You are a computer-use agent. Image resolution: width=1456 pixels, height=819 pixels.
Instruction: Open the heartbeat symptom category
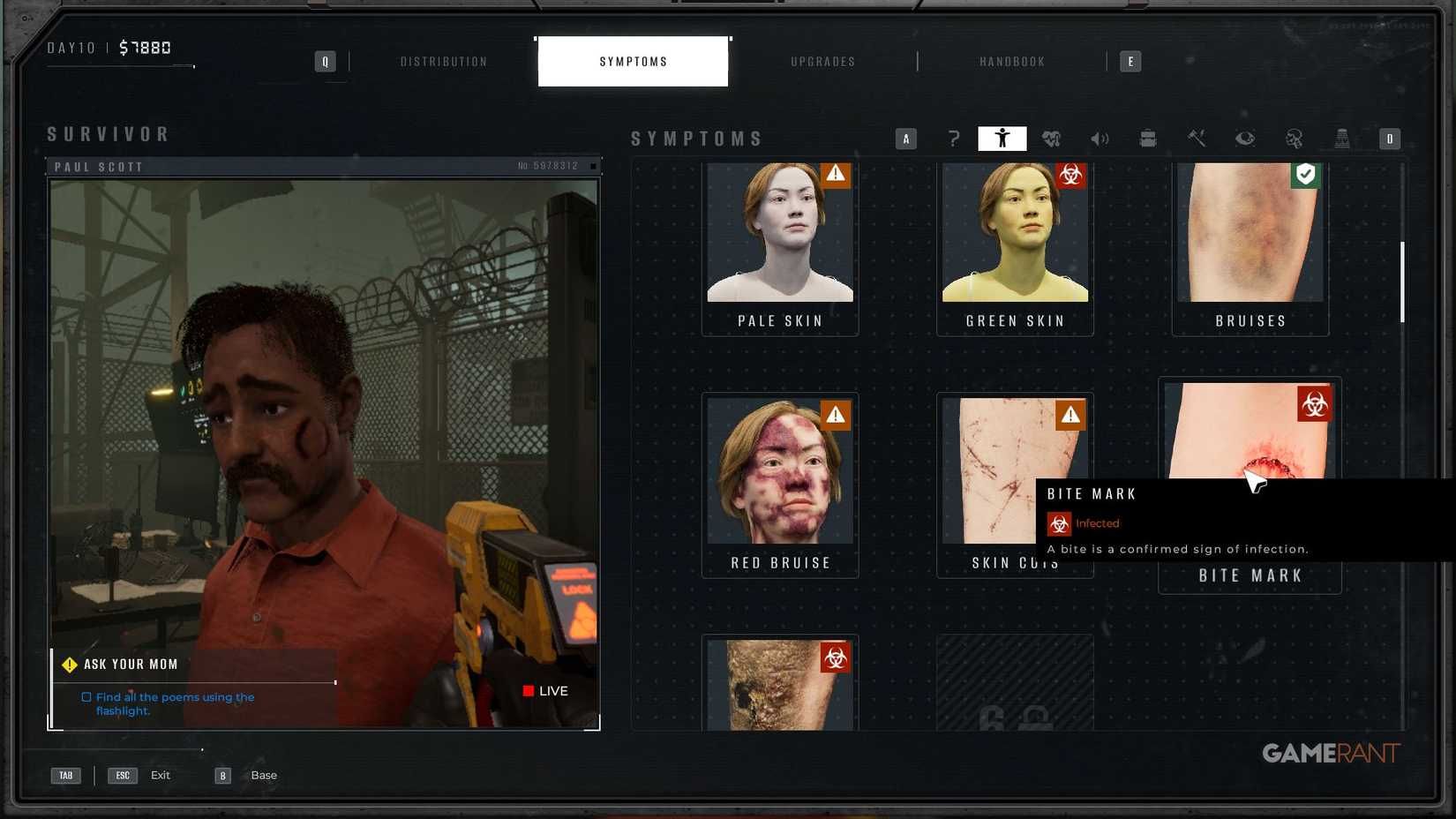(1051, 139)
